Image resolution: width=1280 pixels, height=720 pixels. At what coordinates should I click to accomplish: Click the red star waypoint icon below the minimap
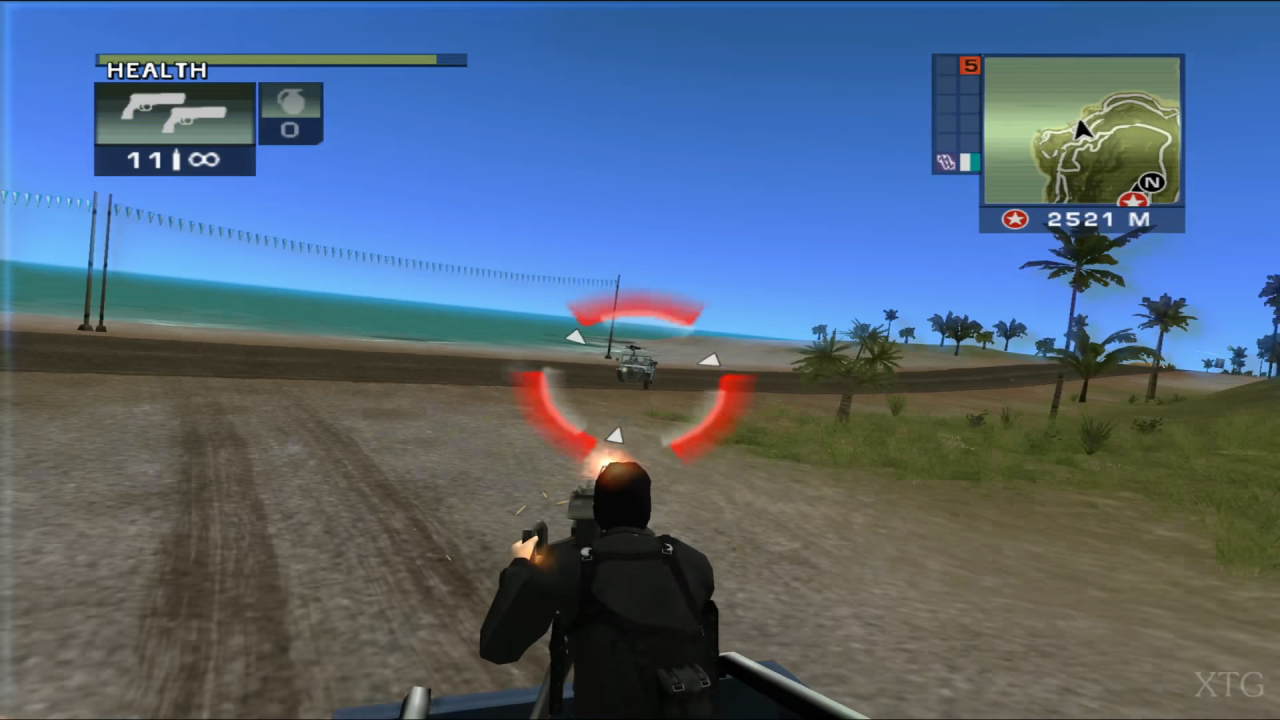click(1014, 219)
